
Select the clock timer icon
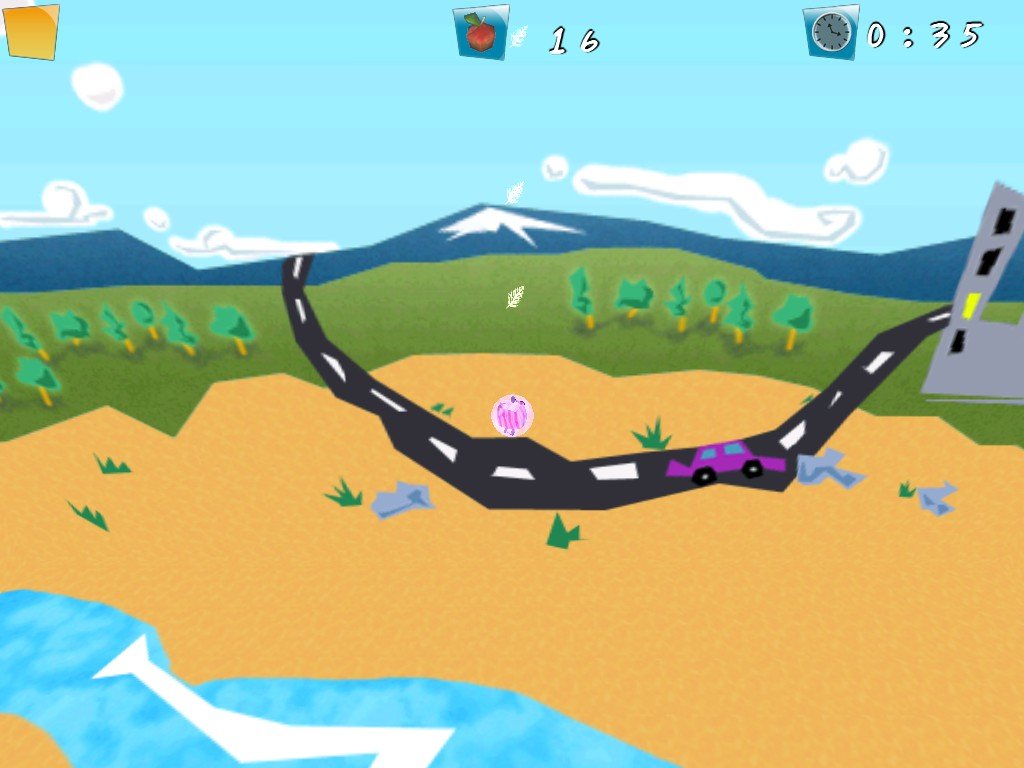click(x=831, y=33)
